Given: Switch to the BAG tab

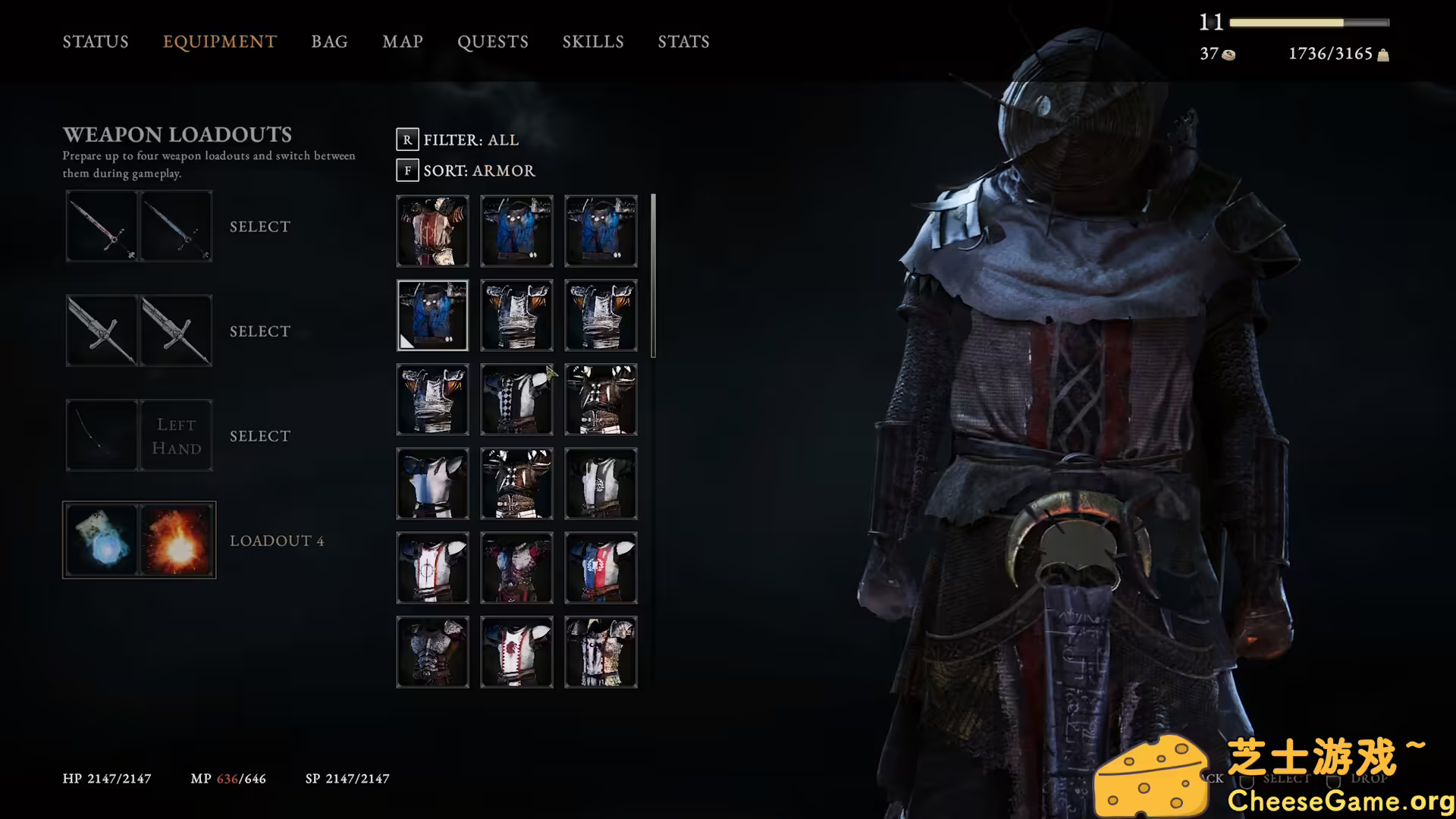Looking at the screenshot, I should pyautogui.click(x=329, y=42).
